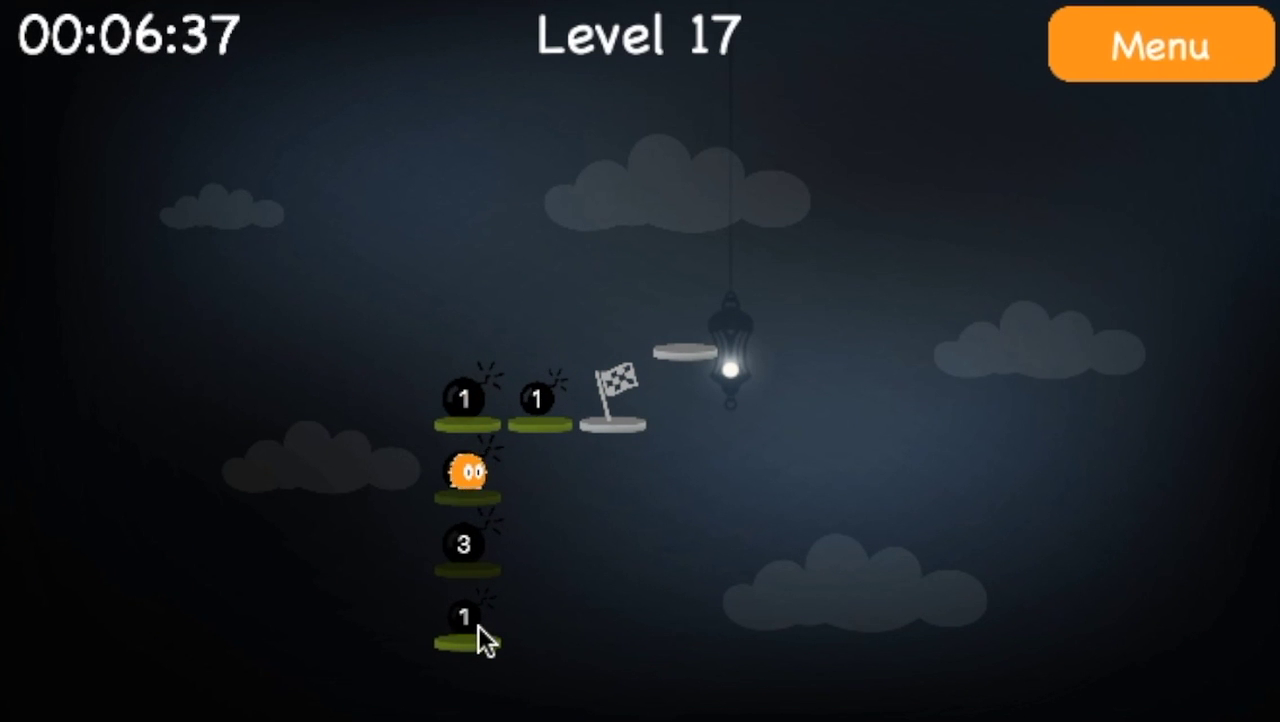This screenshot has height=722, width=1280.
Task: Select the orange fuzzy character
Action: pyautogui.click(x=469, y=468)
